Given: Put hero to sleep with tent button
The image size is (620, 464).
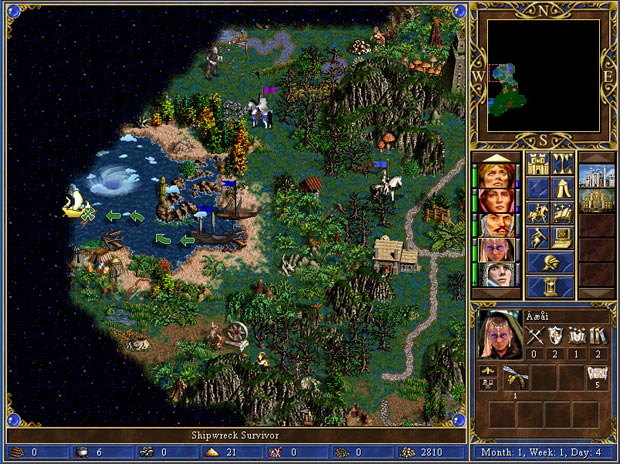Looking at the screenshot, I should [x=562, y=188].
